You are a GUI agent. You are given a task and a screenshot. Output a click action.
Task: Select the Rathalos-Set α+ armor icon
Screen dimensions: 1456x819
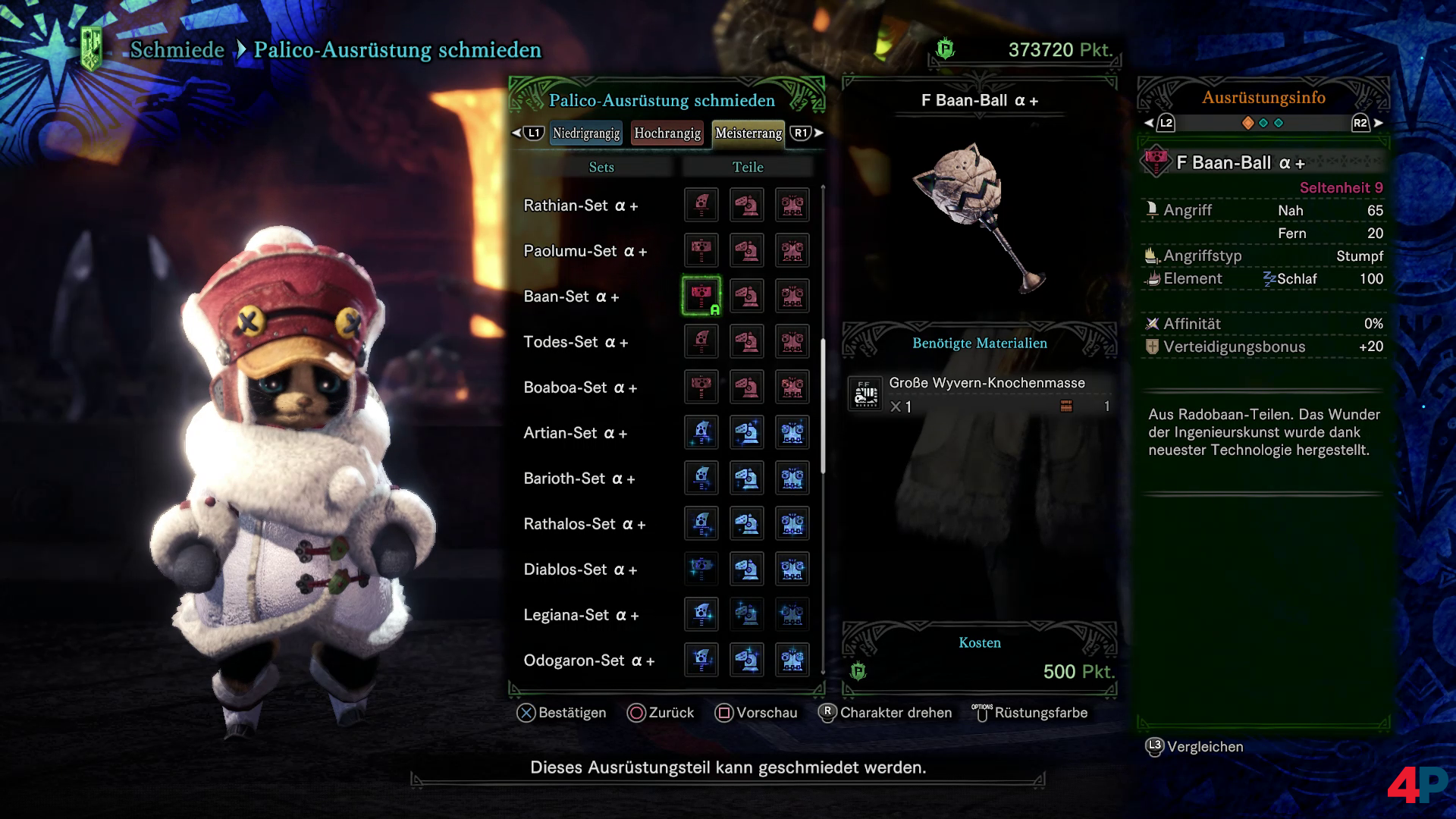point(792,524)
